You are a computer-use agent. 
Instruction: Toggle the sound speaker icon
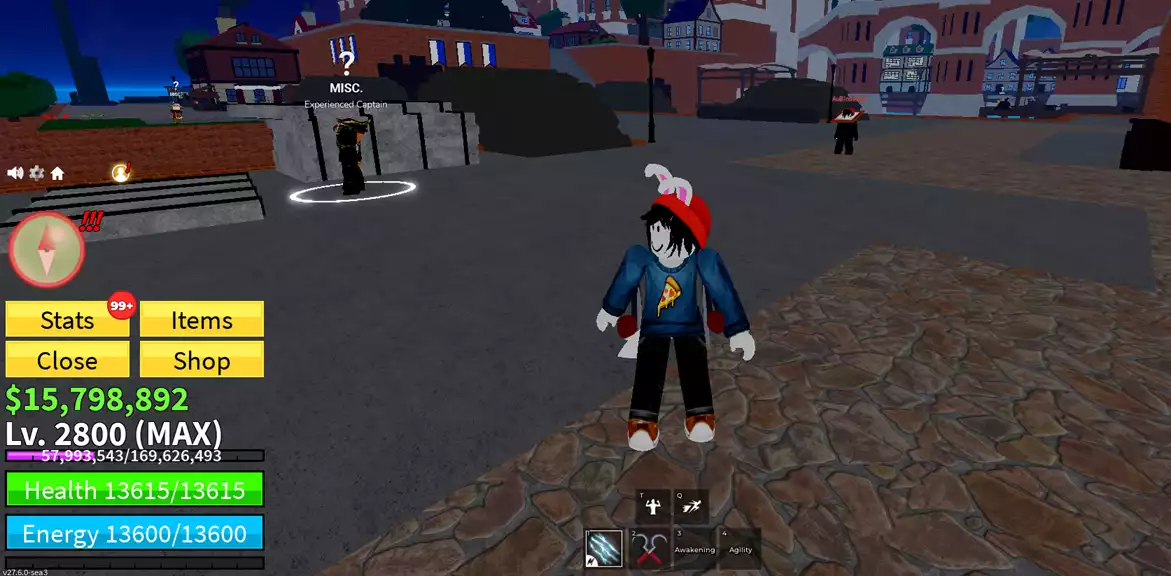15,173
